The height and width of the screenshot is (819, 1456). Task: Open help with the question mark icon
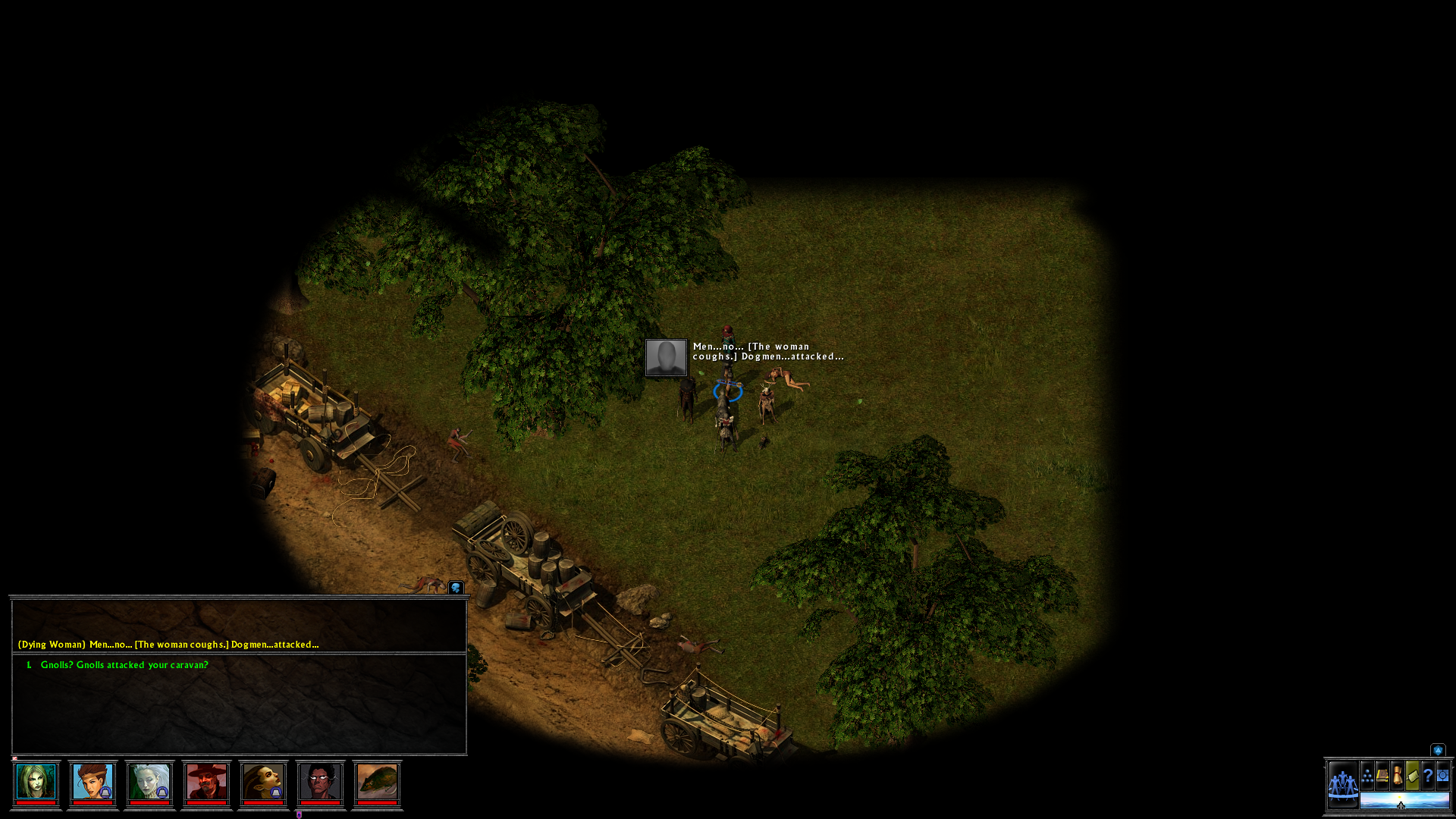click(x=1428, y=776)
